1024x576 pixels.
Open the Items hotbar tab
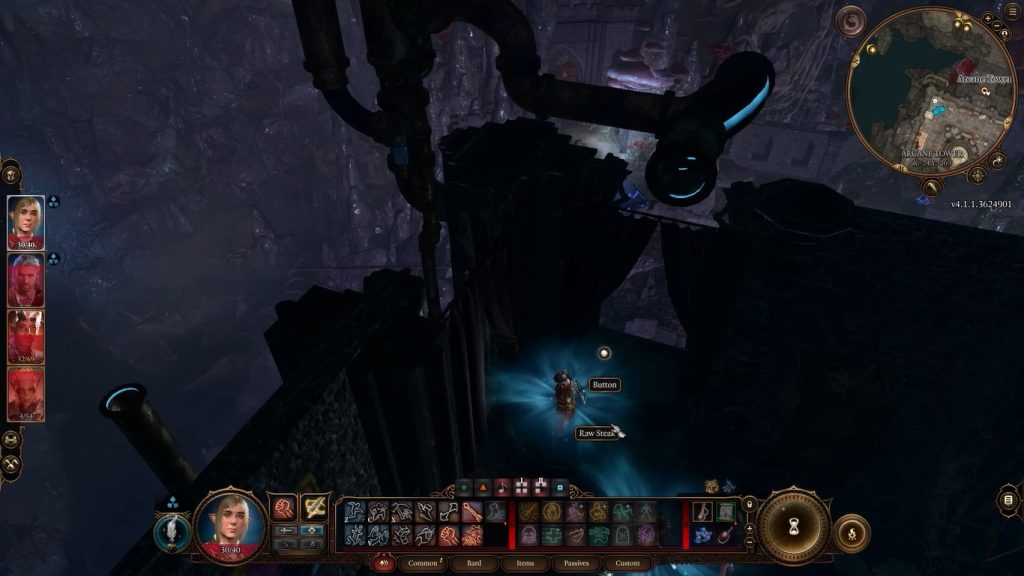point(526,564)
